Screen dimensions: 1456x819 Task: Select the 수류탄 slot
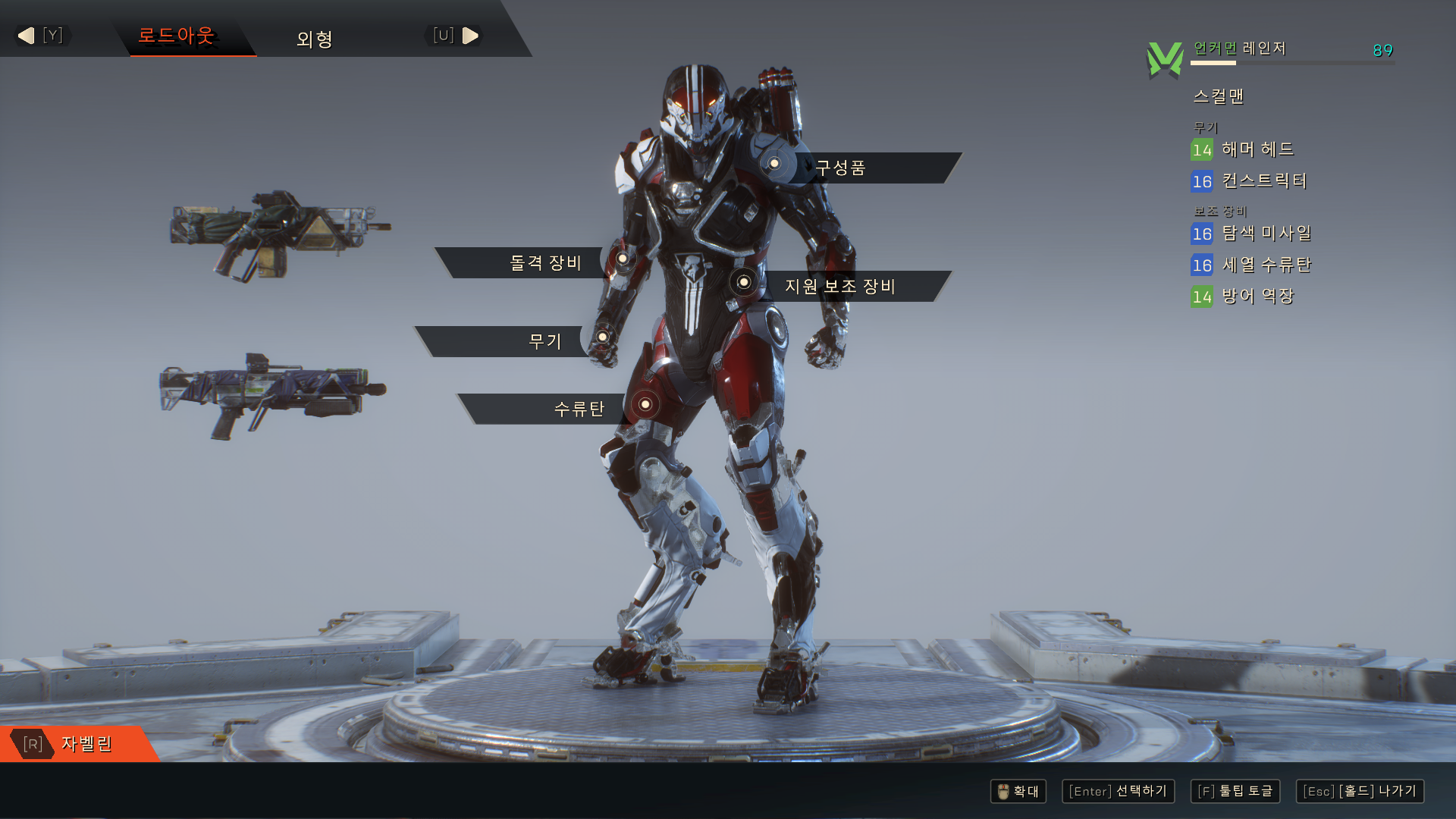(x=579, y=409)
